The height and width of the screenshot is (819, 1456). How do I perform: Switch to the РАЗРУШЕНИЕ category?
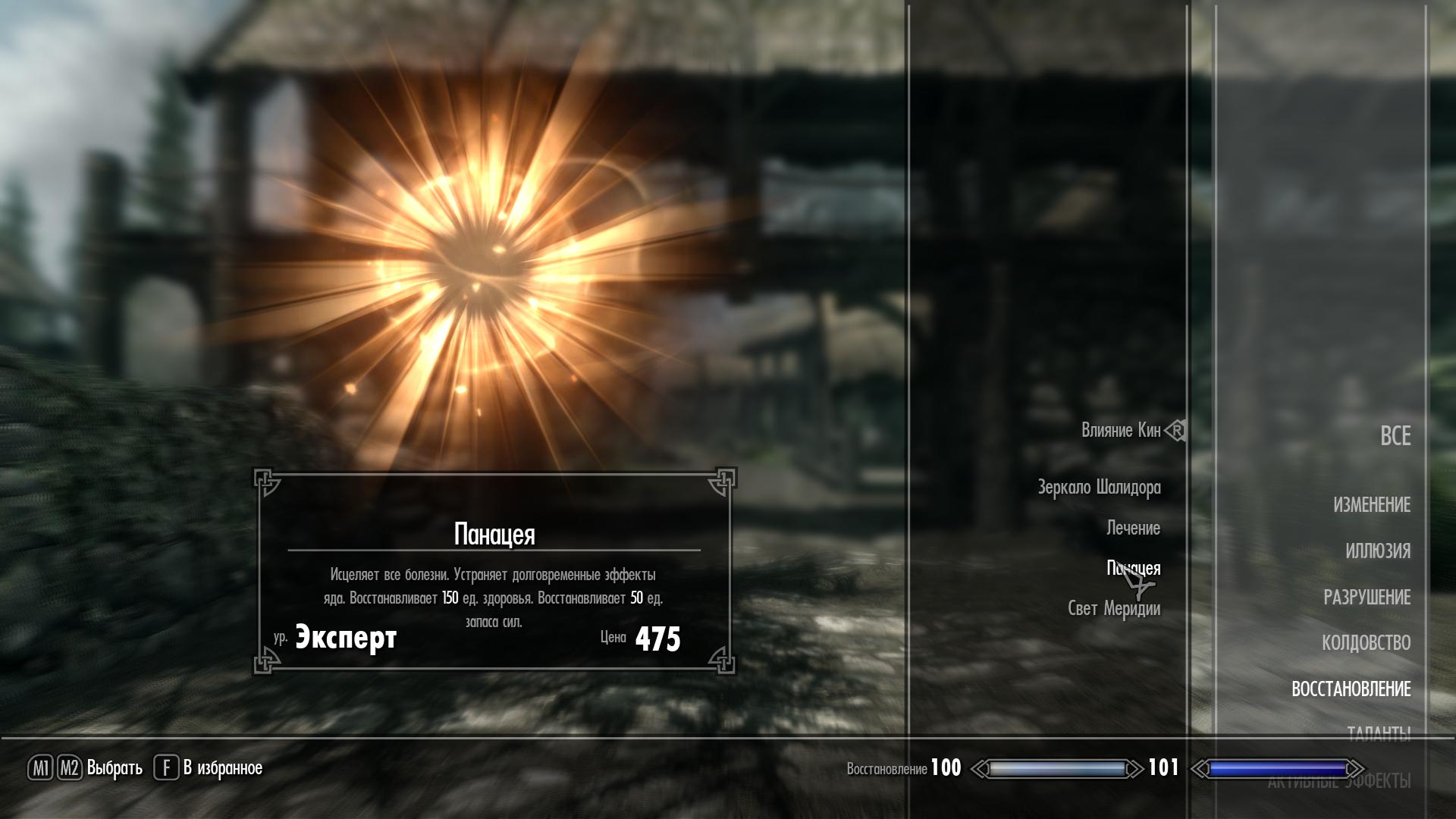point(1367,598)
